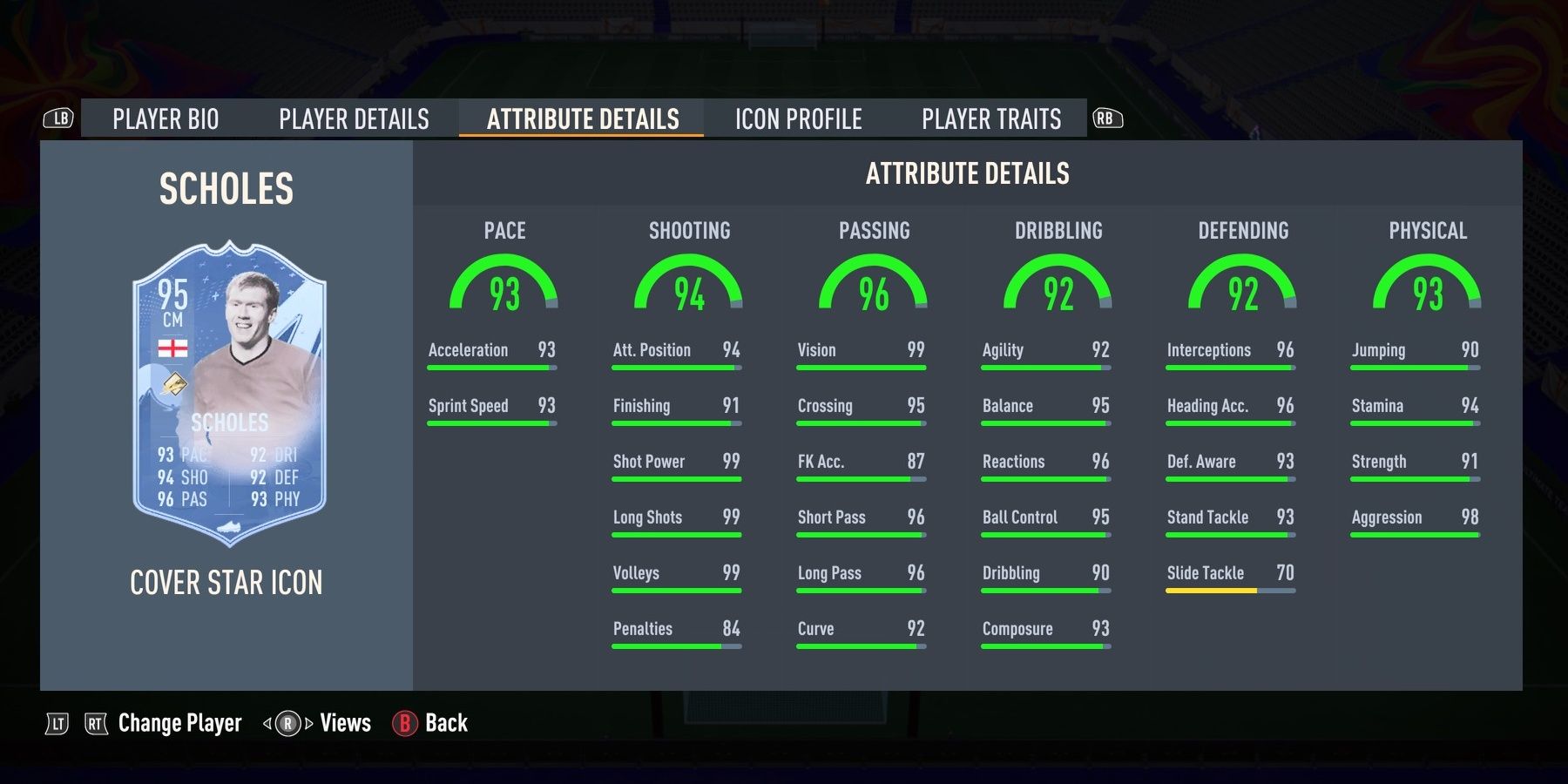The width and height of the screenshot is (1568, 784).
Task: Click Scholes' Cover Star Icon player card
Action: click(228, 392)
